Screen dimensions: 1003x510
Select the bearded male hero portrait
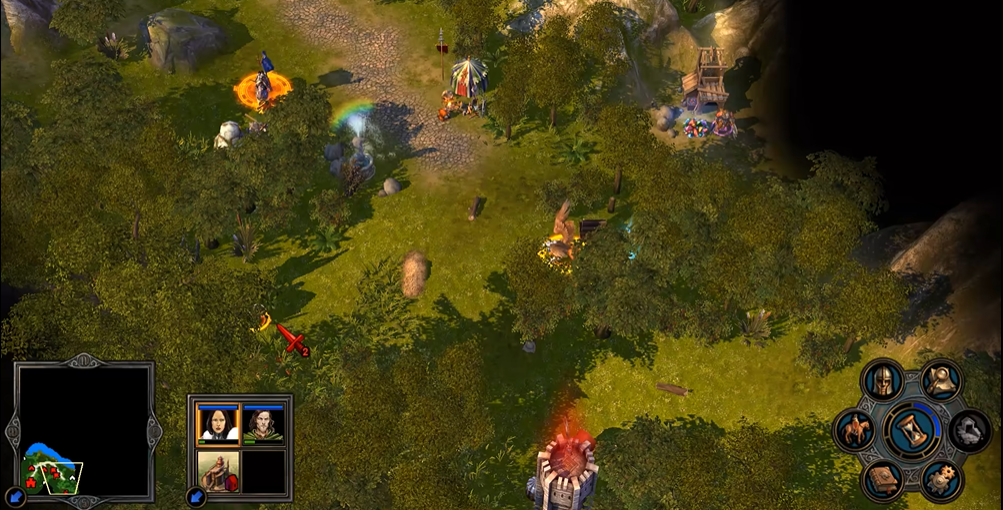(x=263, y=424)
